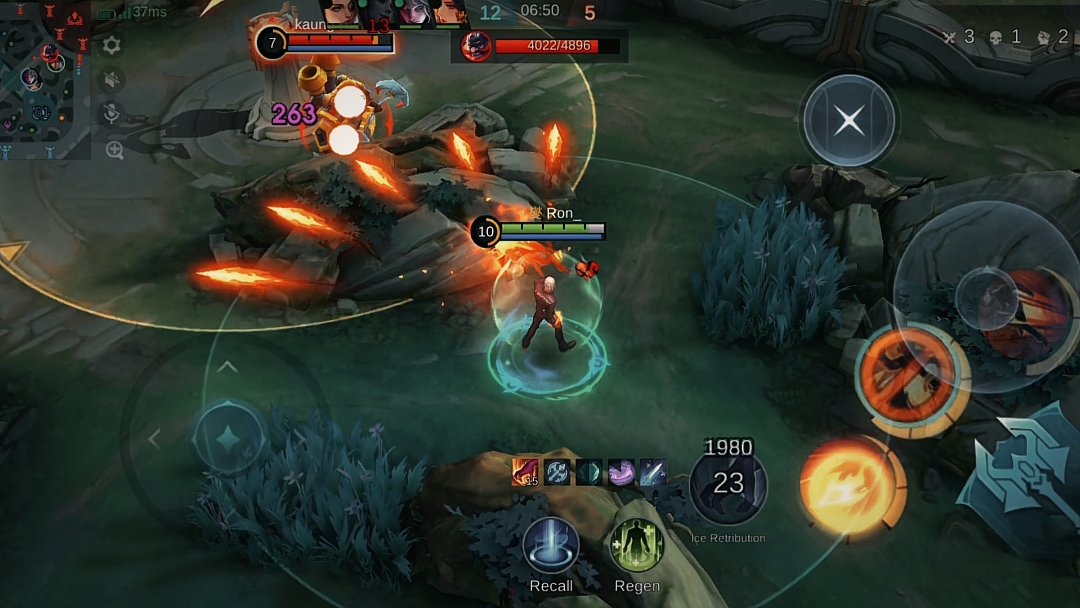The image size is (1080, 608).
Task: Select the red flame equipment icon
Action: click(525, 472)
